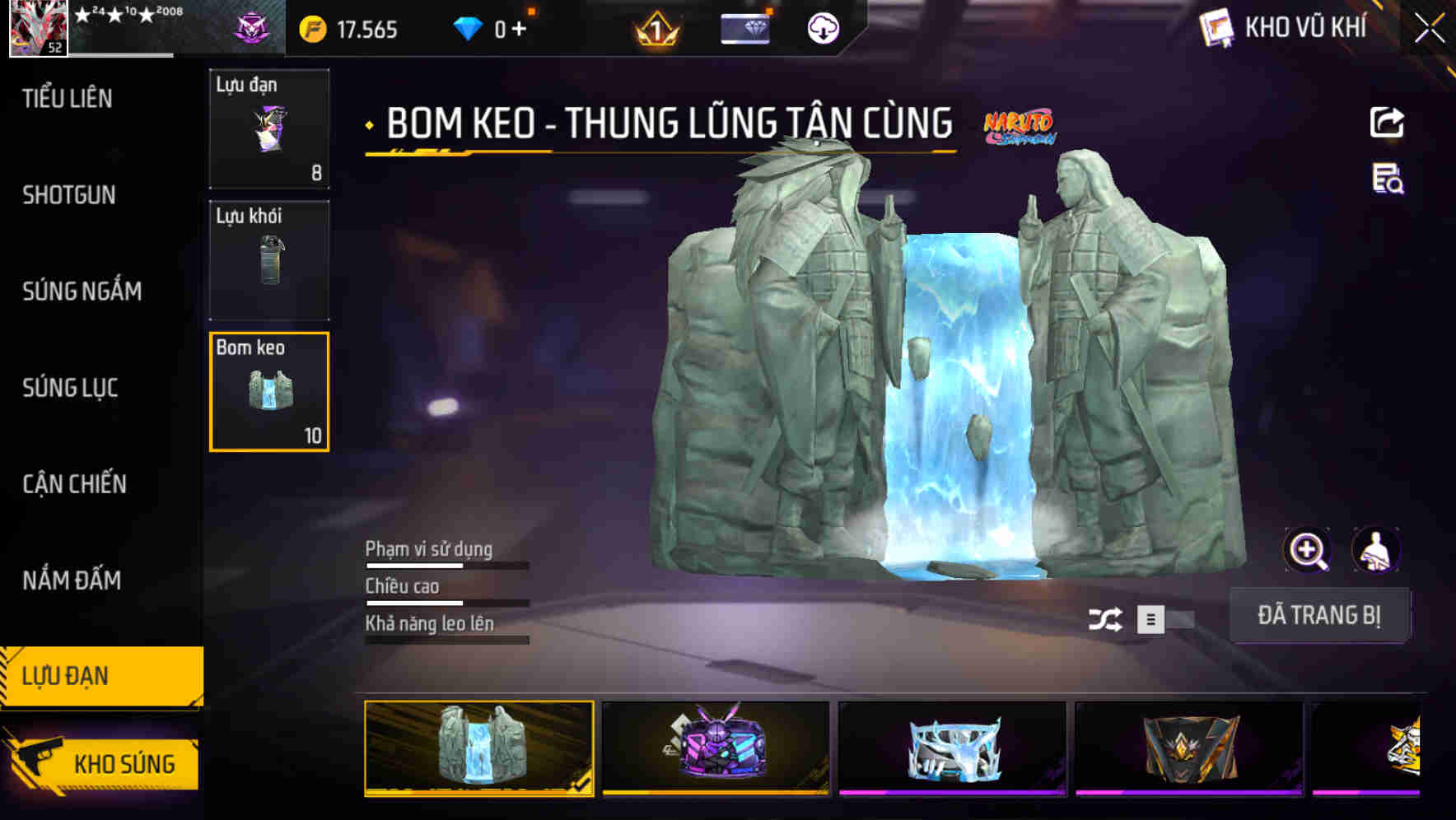Switch to the SHOTGUN category tab
1456x820 pixels.
(69, 195)
